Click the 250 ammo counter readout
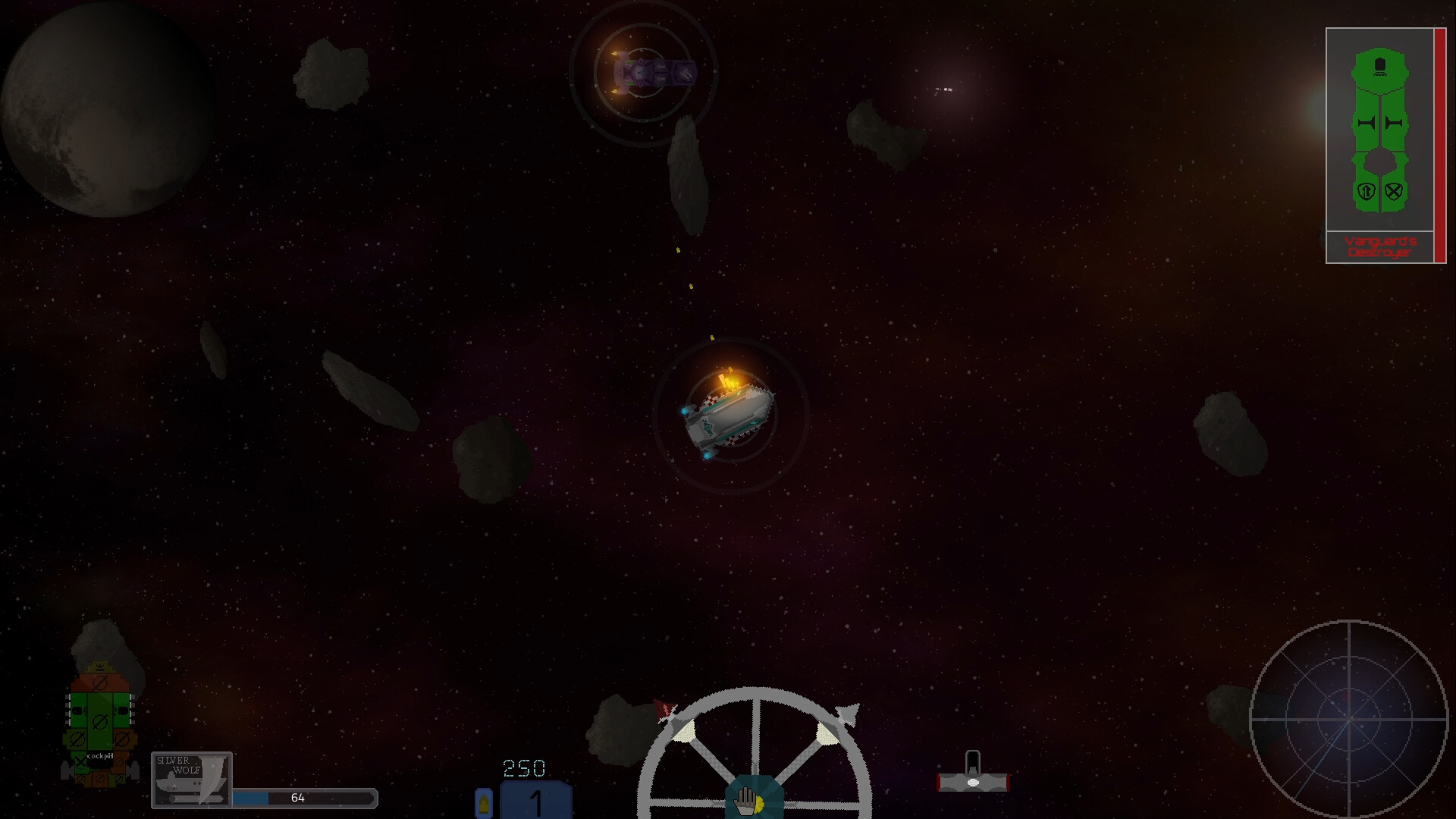1456x819 pixels. [x=523, y=769]
